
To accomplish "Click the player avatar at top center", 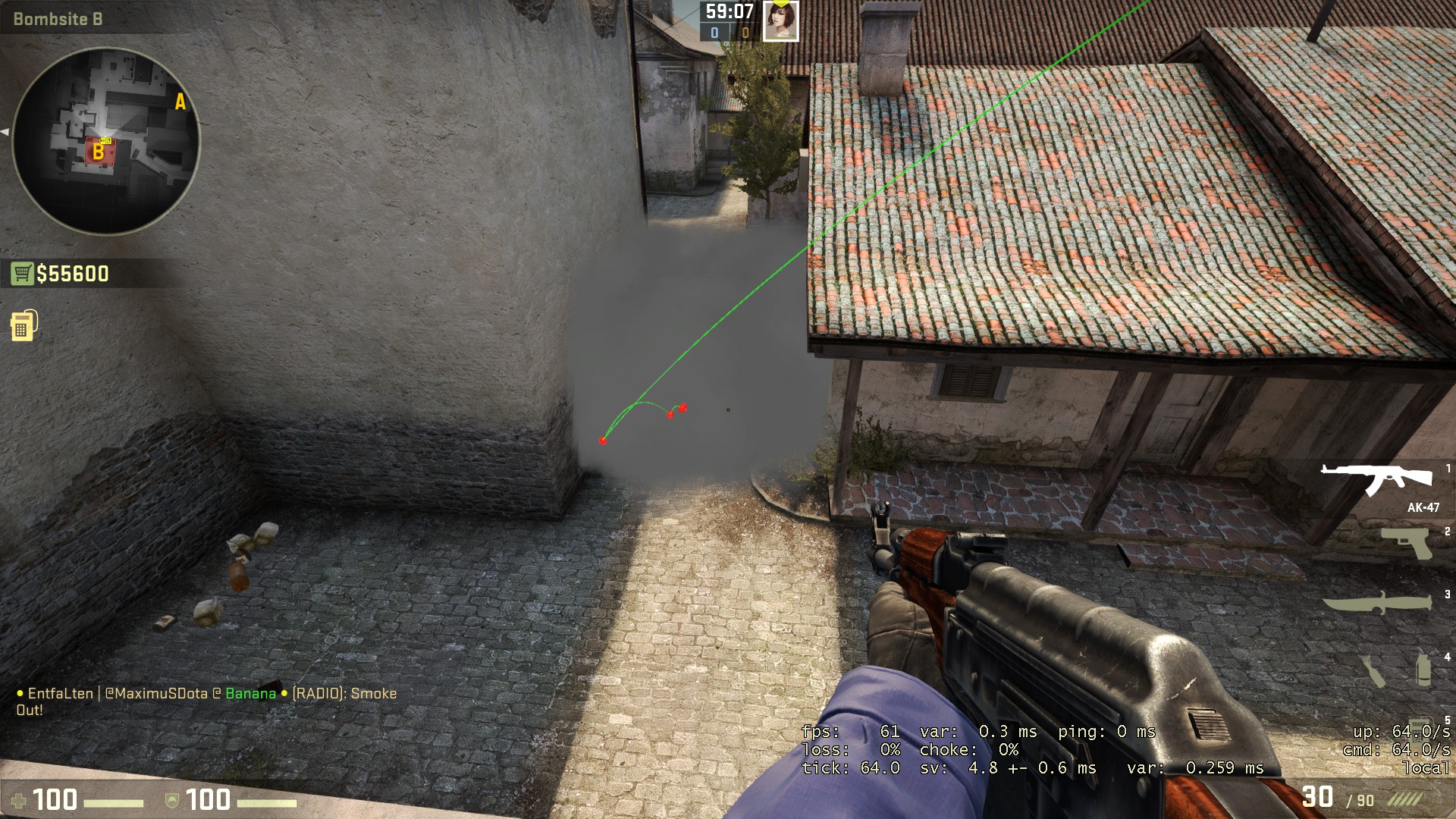I will pos(780,20).
